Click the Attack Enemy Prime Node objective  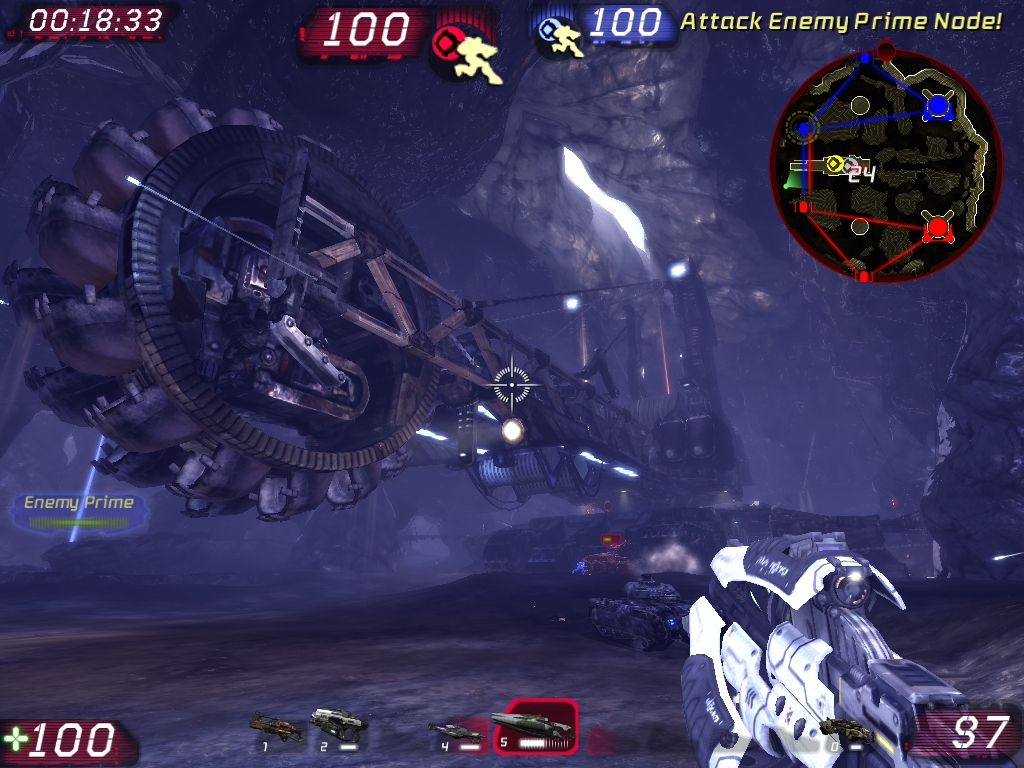point(841,21)
